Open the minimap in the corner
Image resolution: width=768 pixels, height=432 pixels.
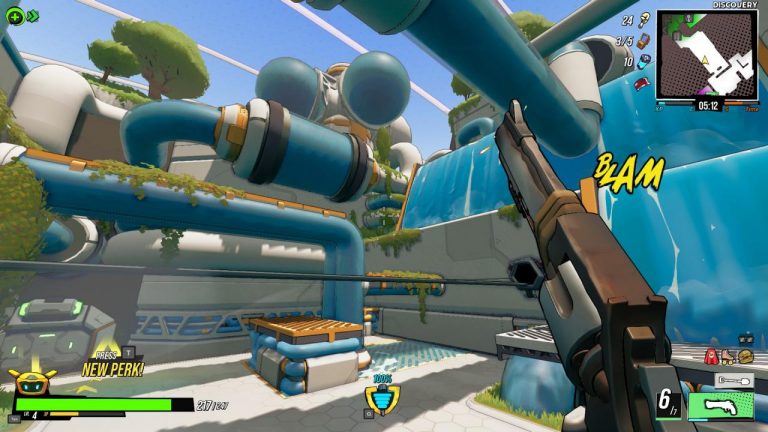coord(706,54)
